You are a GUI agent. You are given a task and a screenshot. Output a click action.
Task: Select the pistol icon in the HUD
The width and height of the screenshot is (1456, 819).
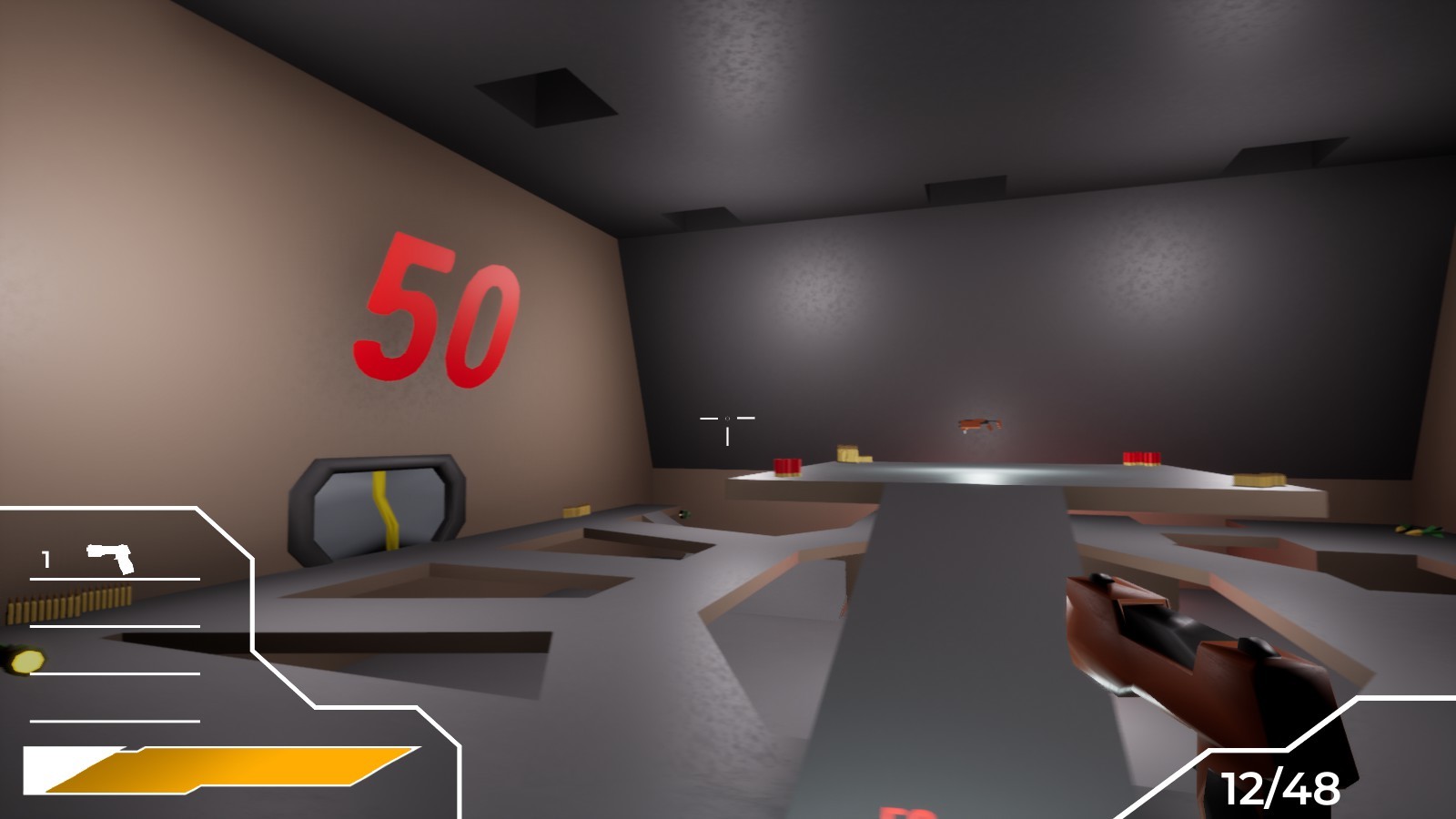[x=109, y=559]
